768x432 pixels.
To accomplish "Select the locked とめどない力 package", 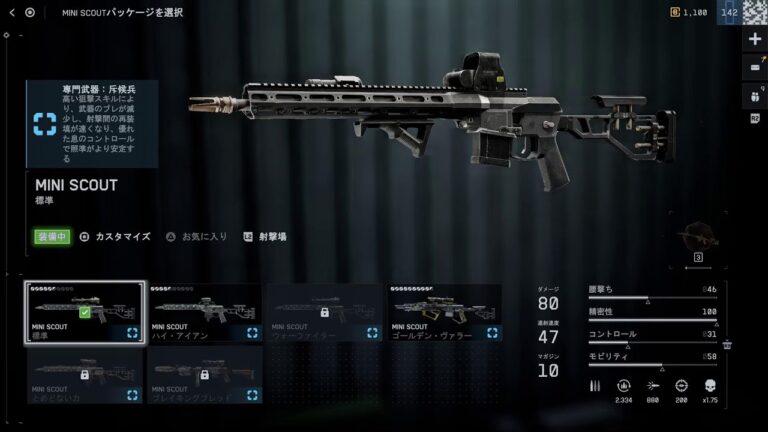I will (x=85, y=375).
